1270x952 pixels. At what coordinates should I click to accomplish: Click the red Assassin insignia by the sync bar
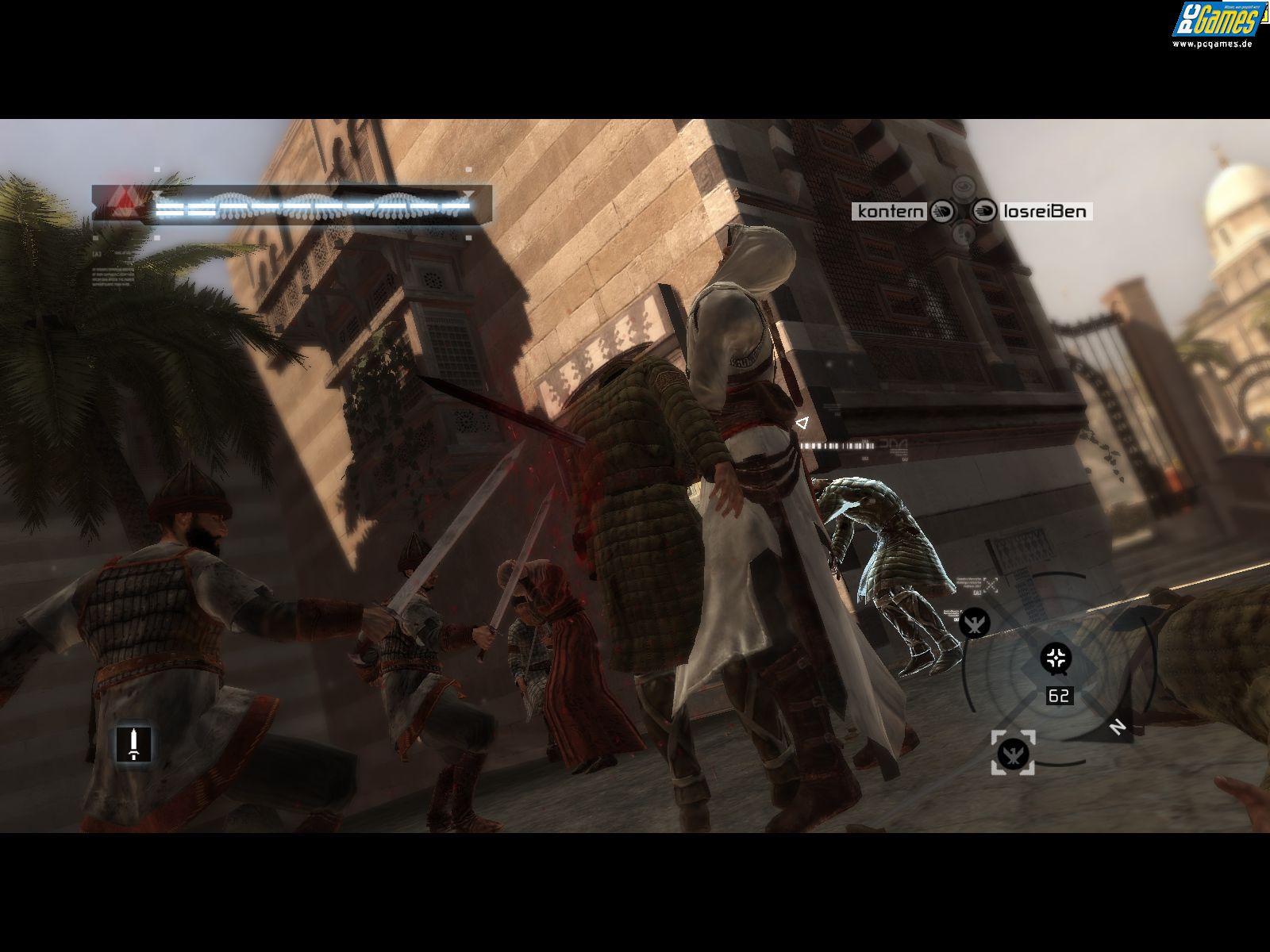pyautogui.click(x=121, y=204)
